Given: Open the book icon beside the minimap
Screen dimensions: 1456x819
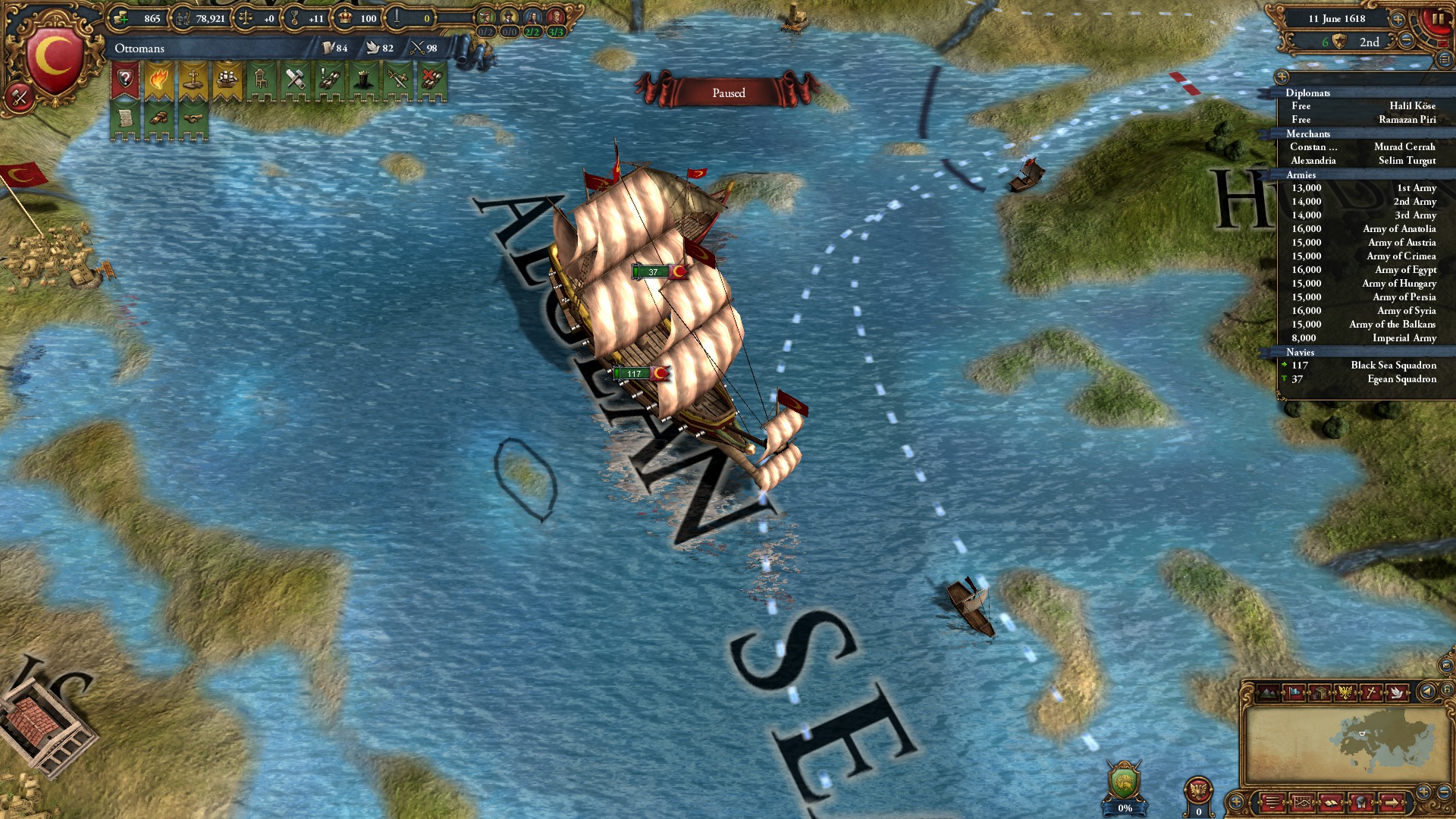Looking at the screenshot, I should click(1332, 802).
